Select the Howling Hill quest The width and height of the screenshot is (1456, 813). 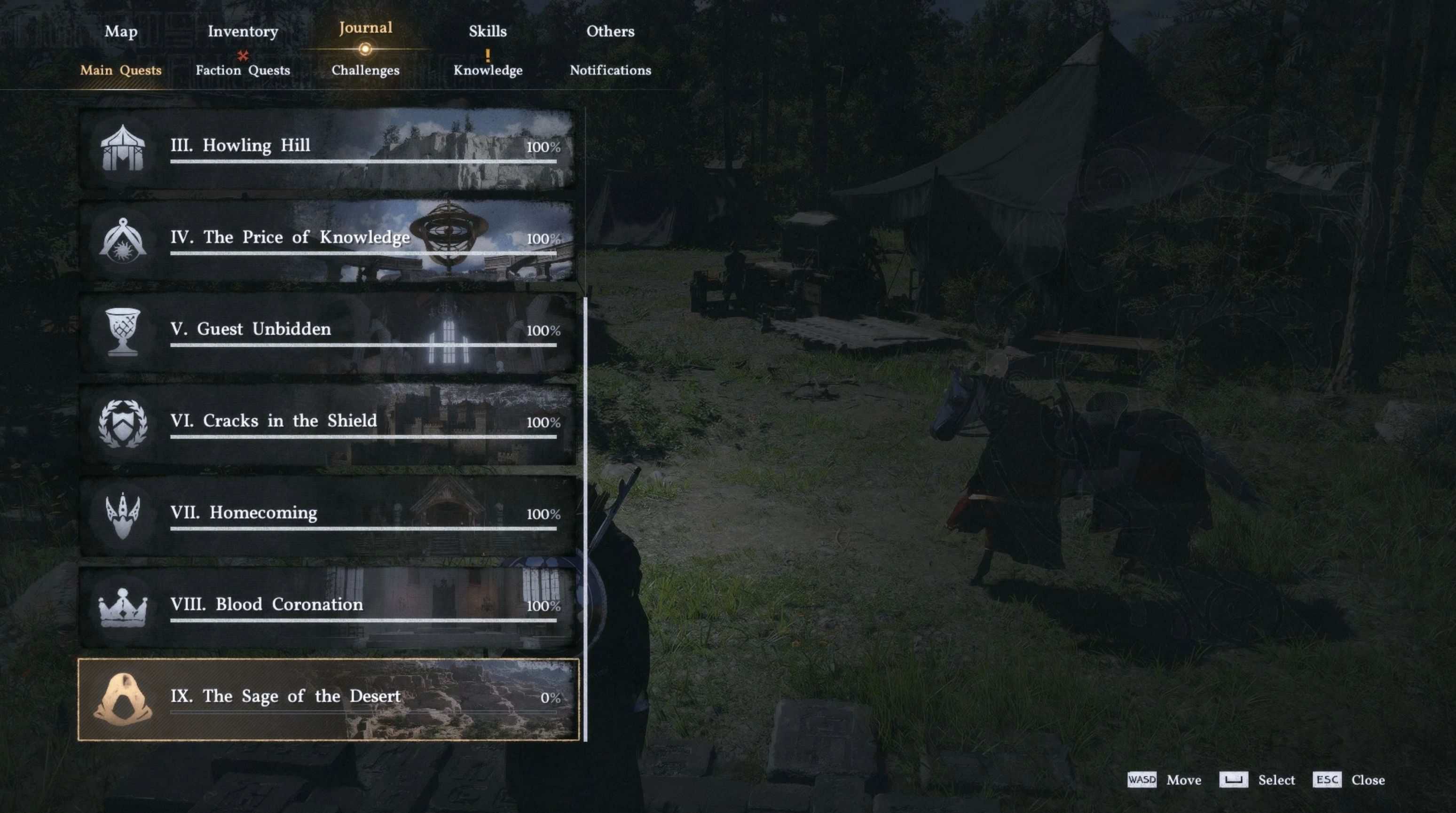pos(328,148)
